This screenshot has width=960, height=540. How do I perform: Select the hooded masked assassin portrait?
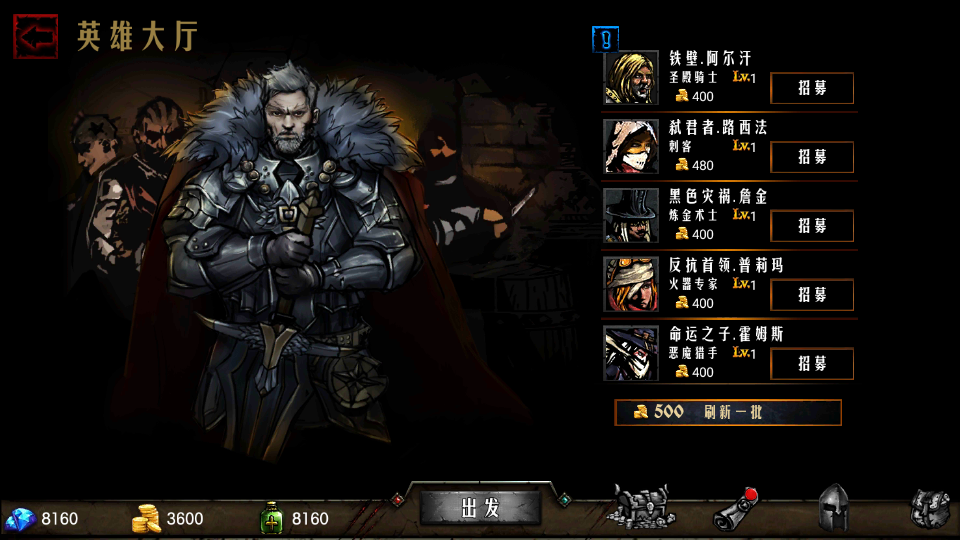tap(631, 147)
